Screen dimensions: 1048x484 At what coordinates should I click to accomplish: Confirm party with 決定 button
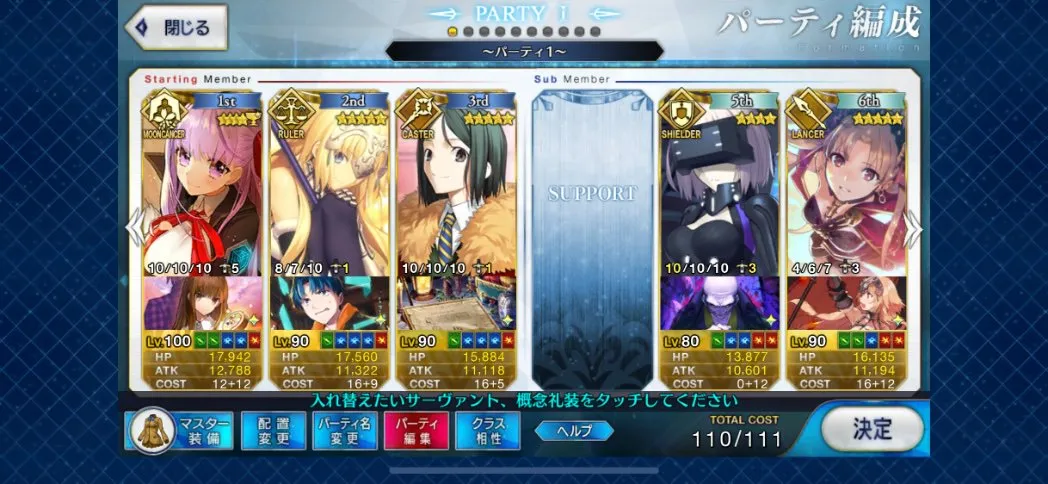click(872, 429)
